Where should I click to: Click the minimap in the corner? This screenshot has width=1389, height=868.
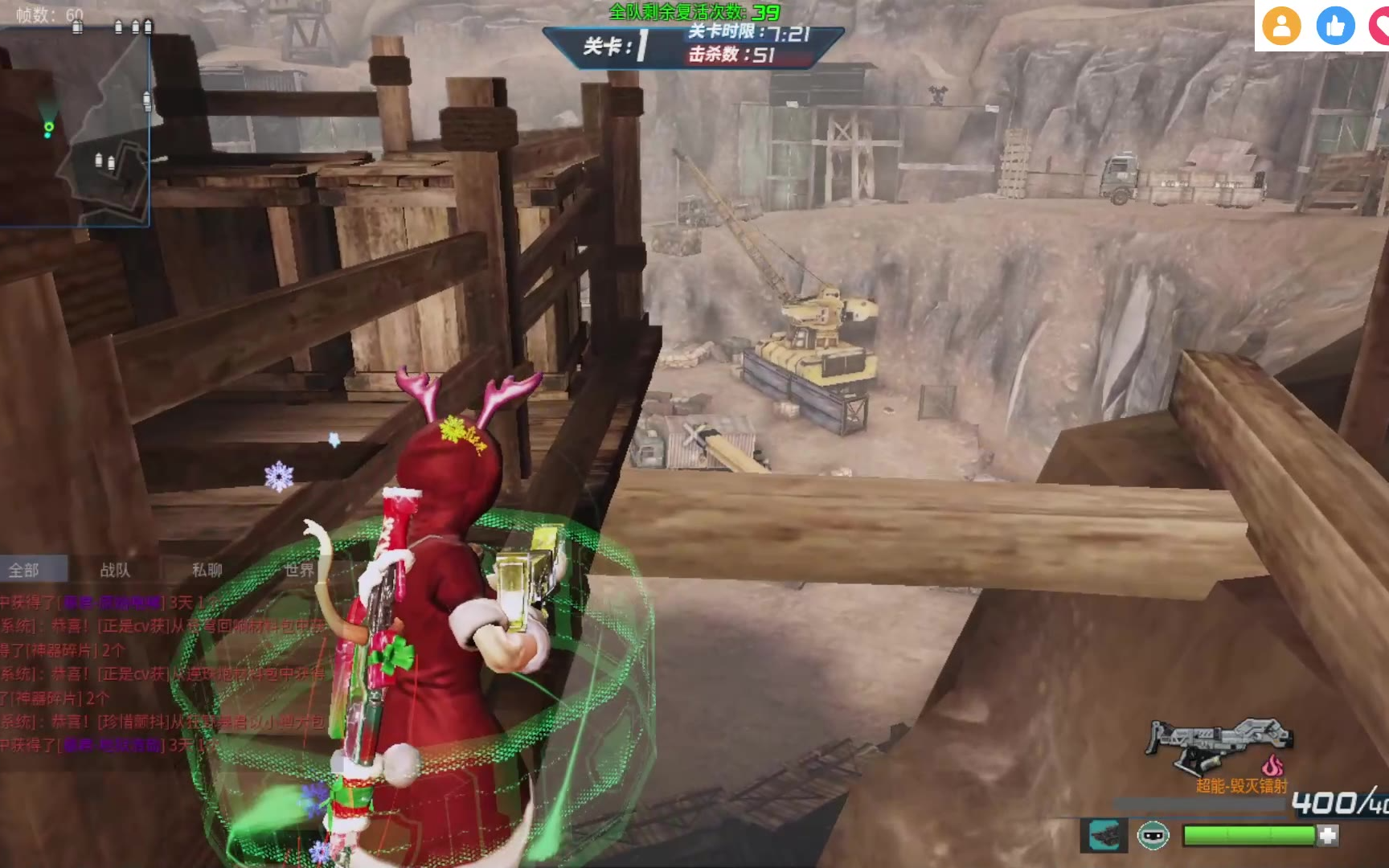(75, 125)
